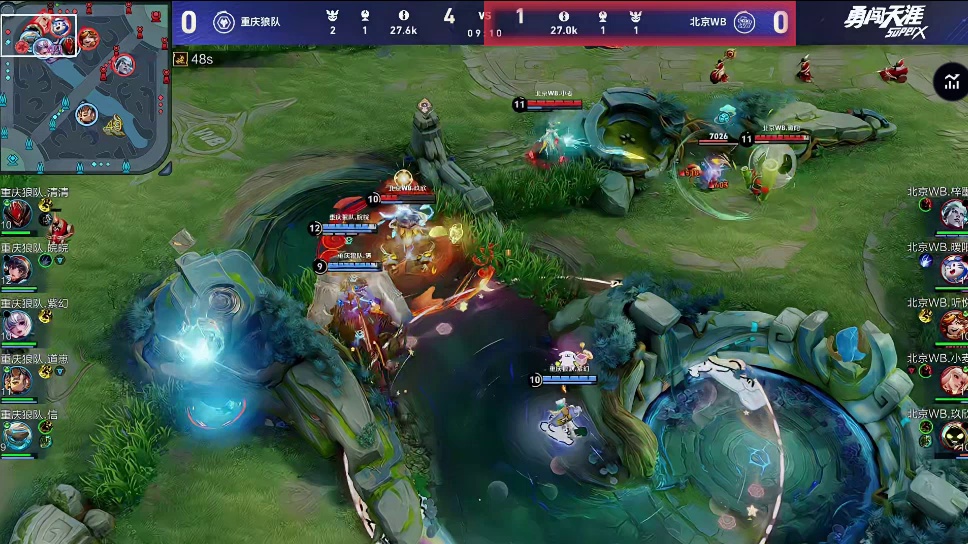Select the top 北京WB player portrait
Screen dimensions: 968x544
pos(952,213)
